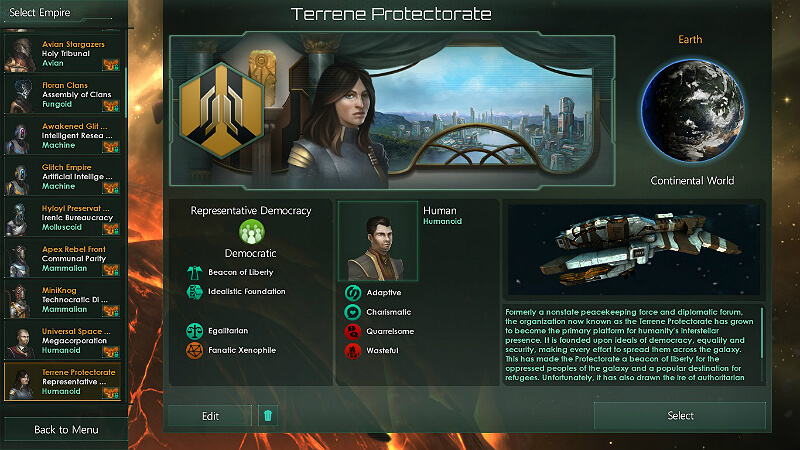The height and width of the screenshot is (450, 800).
Task: Choose the Floran Clans empire entry
Action: (x=63, y=95)
